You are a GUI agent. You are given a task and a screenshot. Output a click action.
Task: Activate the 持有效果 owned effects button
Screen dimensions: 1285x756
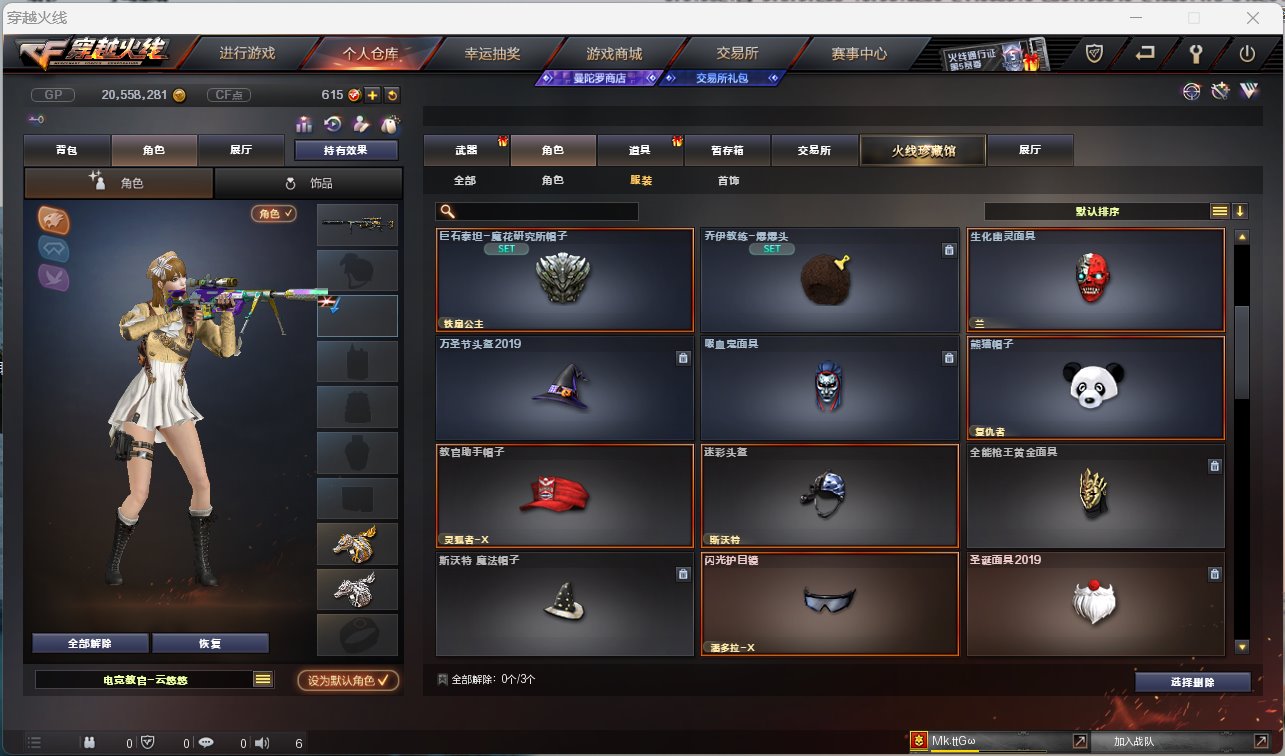coord(346,150)
